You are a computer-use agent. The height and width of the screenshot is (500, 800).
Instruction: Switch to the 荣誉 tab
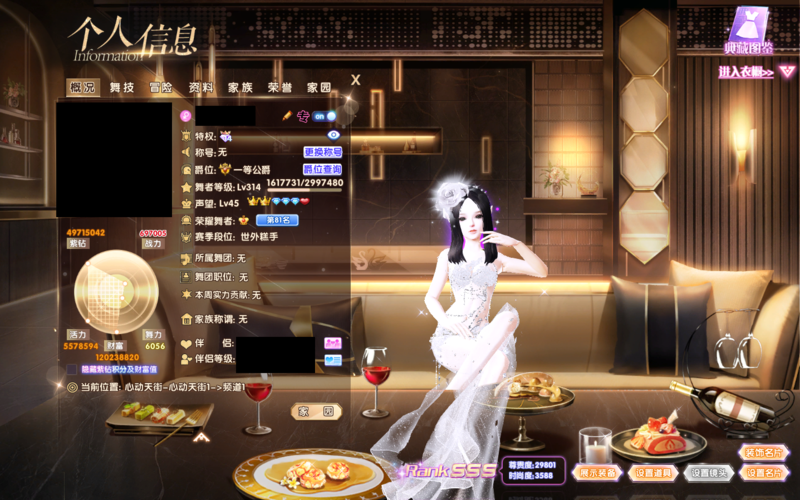[280, 88]
